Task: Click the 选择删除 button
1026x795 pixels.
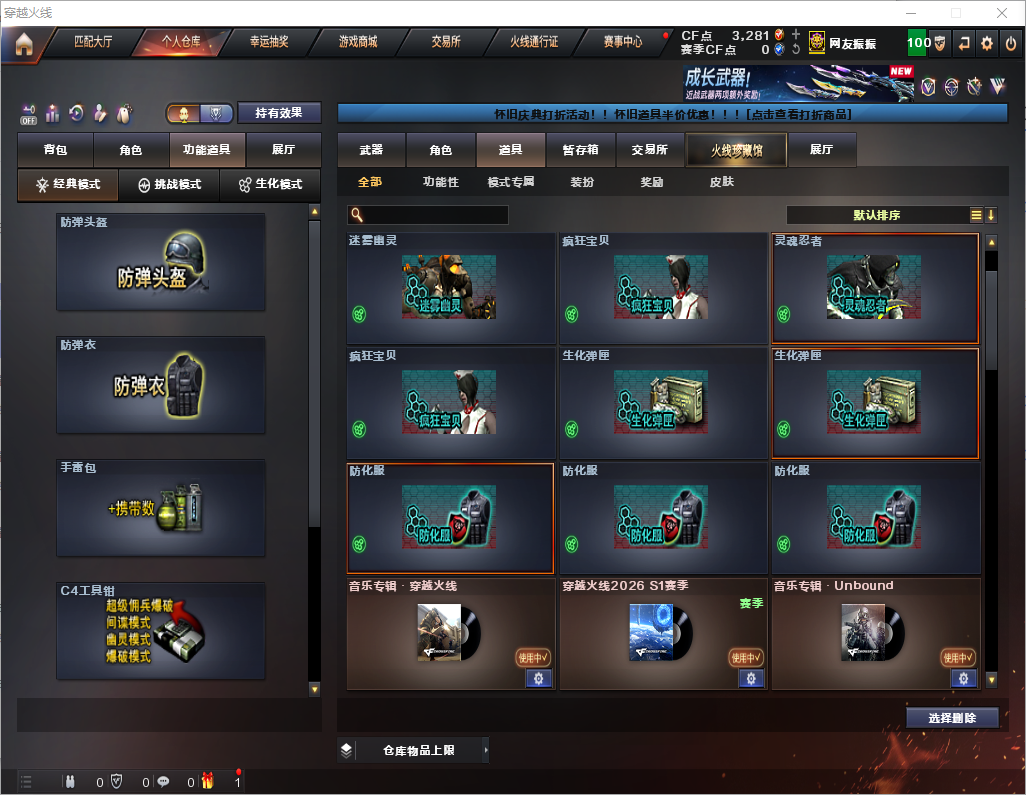Action: (952, 718)
